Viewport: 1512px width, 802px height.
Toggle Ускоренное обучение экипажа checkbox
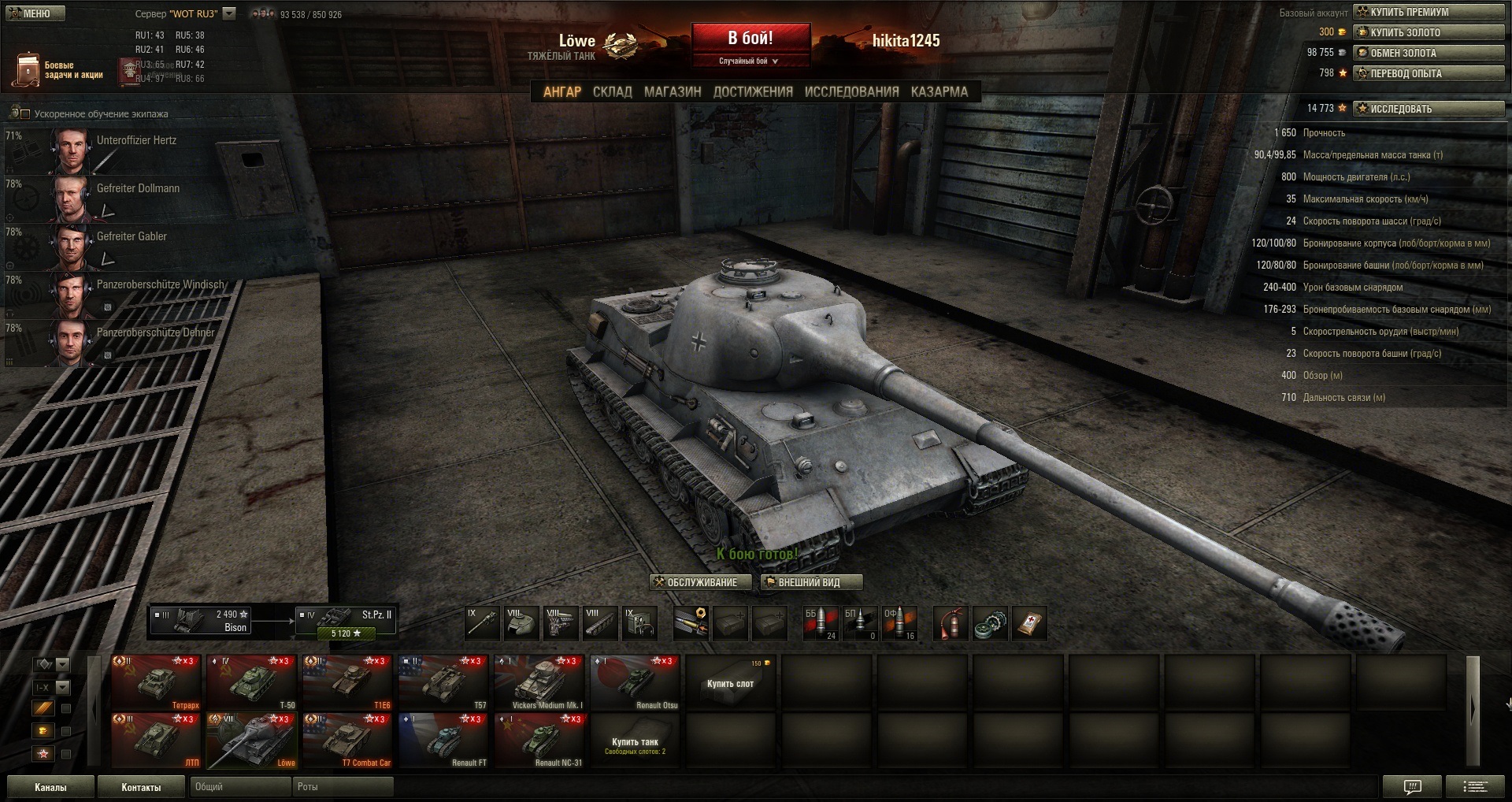click(24, 114)
